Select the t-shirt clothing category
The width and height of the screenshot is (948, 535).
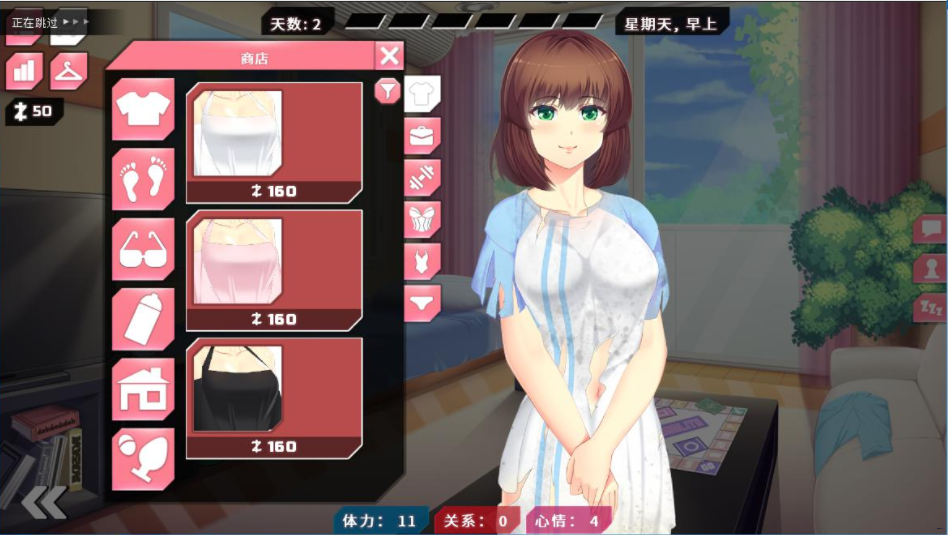tap(143, 109)
